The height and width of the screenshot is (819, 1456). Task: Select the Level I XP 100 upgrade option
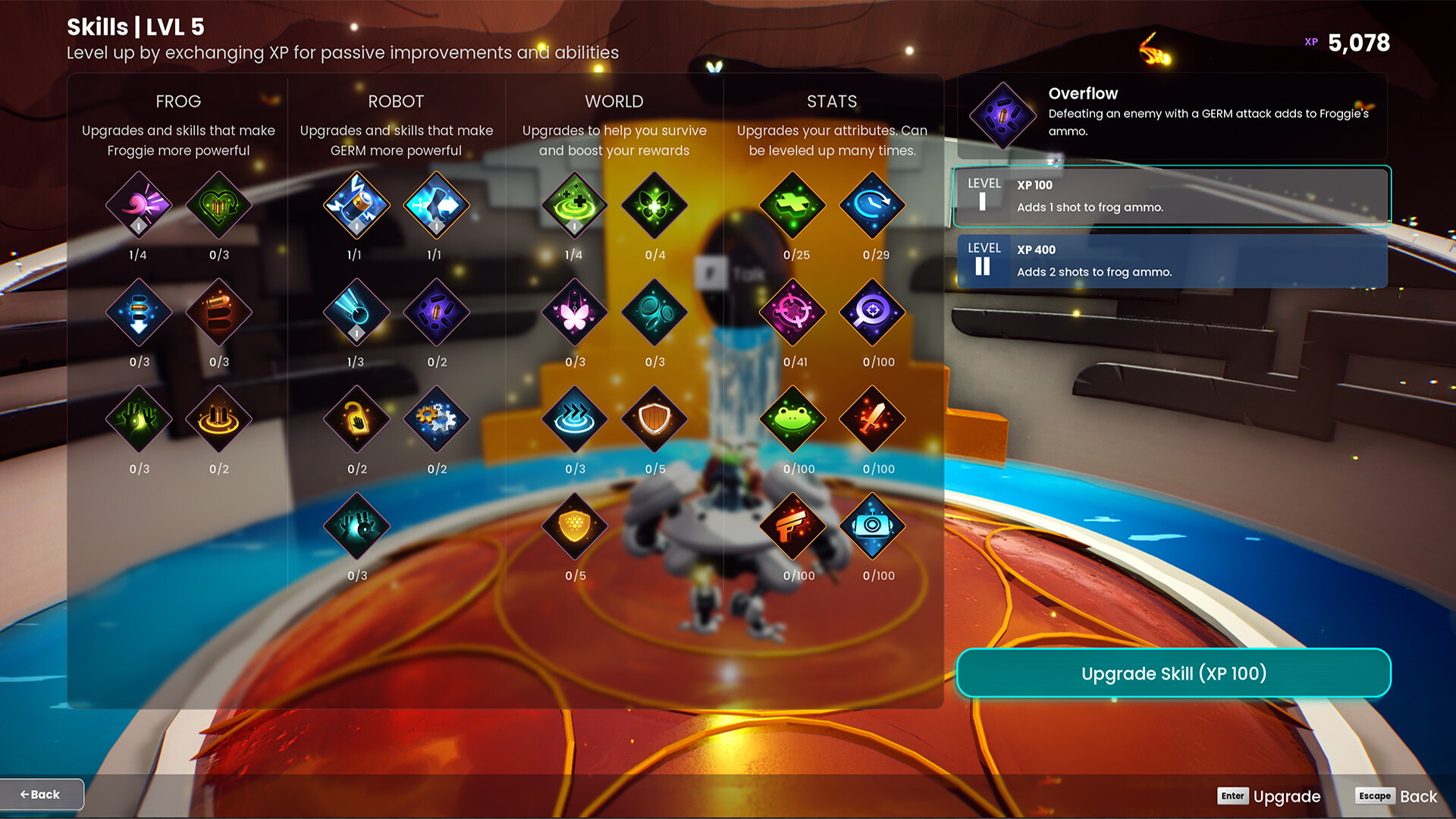1172,197
